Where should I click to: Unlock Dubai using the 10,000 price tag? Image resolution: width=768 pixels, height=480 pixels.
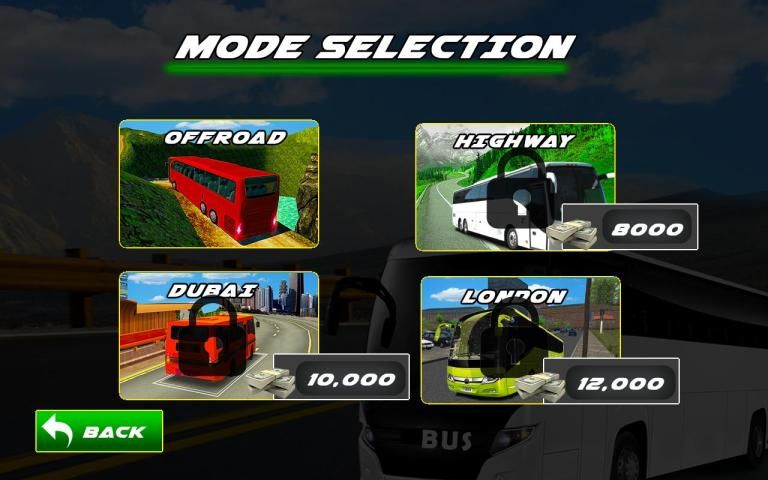[x=340, y=378]
